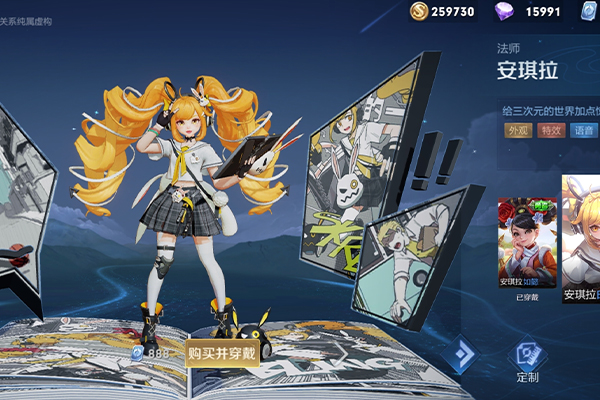The width and height of the screenshot is (600, 400).
Task: Open the purple diamond currency balance
Action: click(x=531, y=12)
